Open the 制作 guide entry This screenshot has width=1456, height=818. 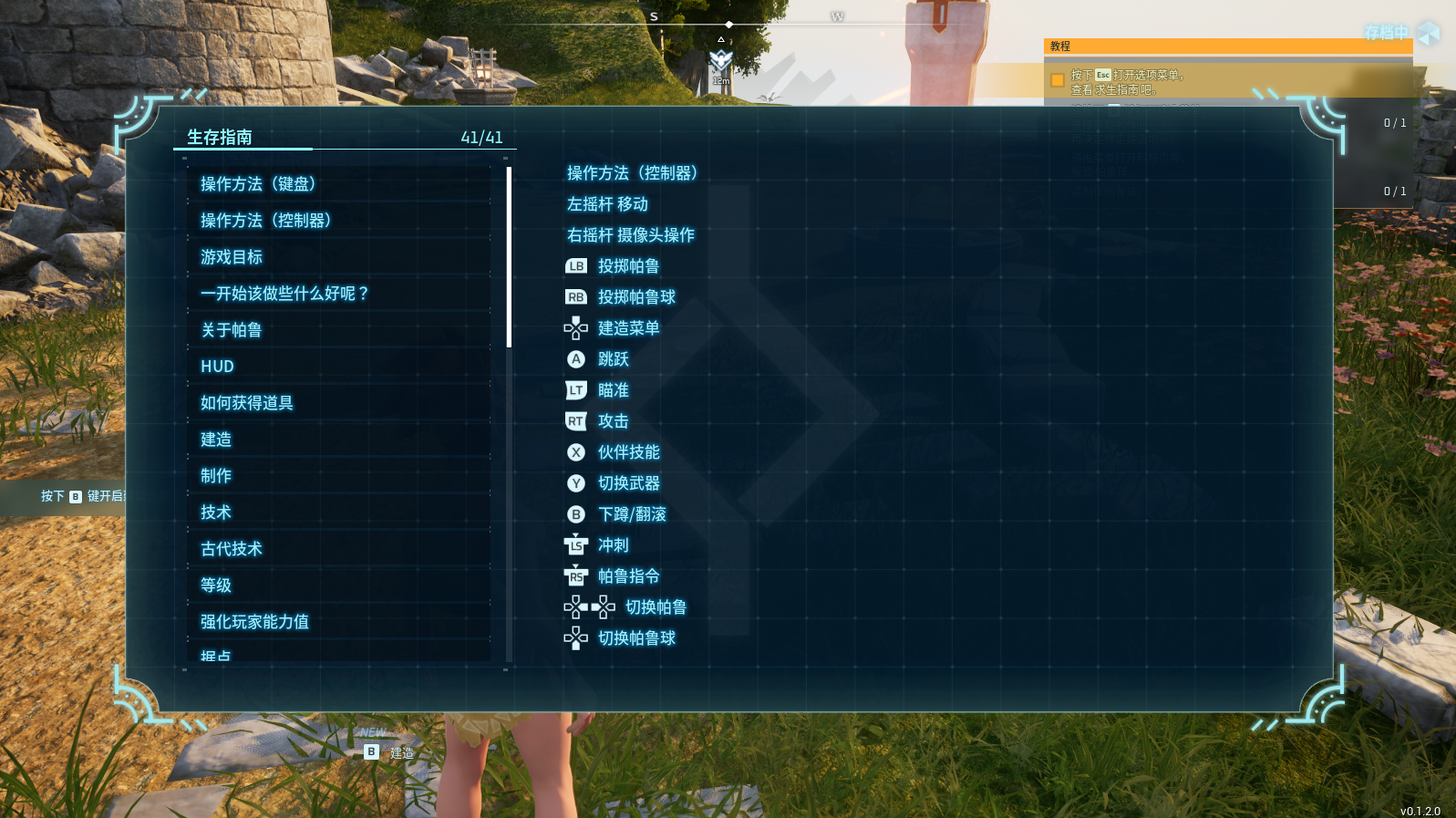(x=216, y=476)
